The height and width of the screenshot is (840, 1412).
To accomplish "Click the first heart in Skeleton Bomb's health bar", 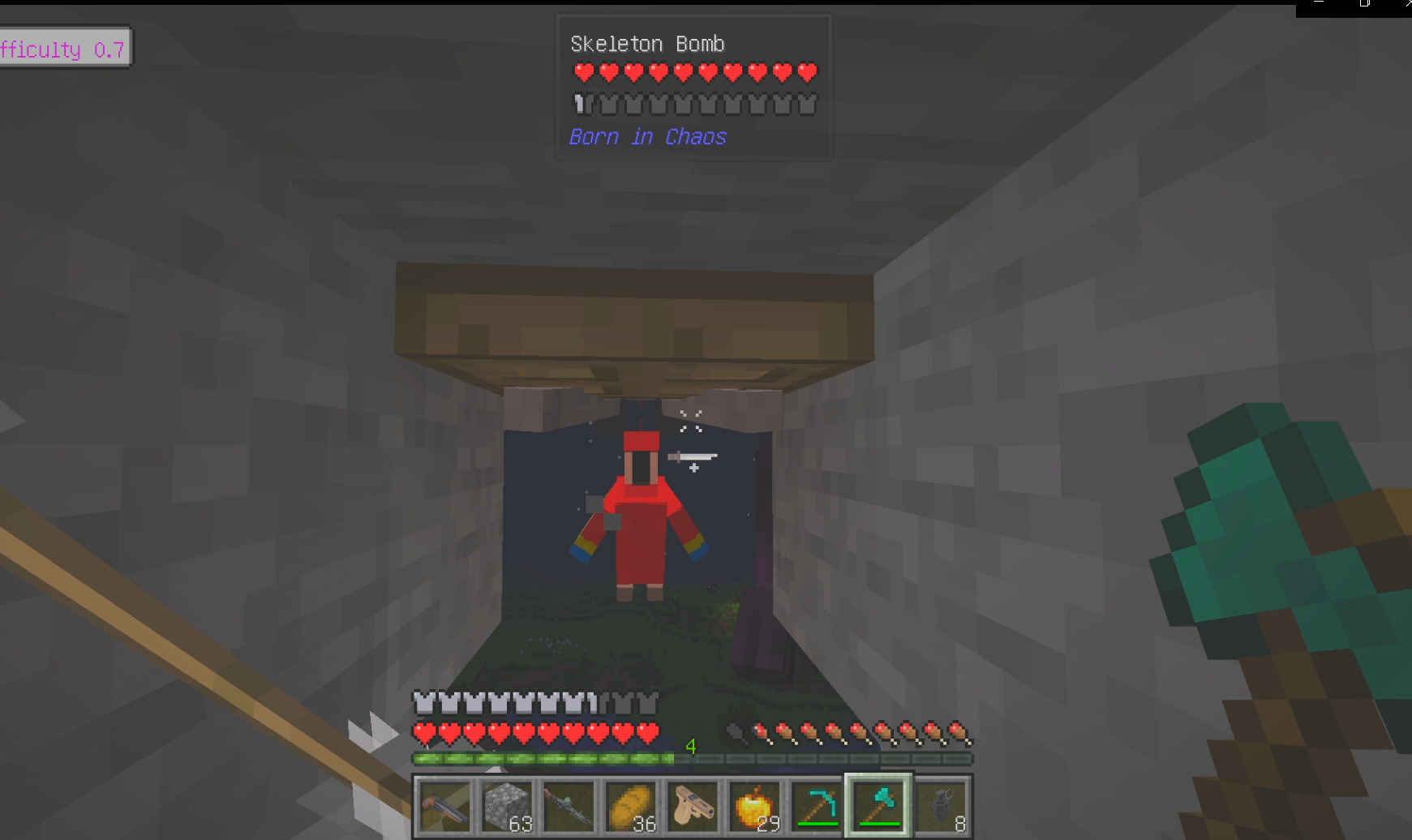I will (582, 73).
